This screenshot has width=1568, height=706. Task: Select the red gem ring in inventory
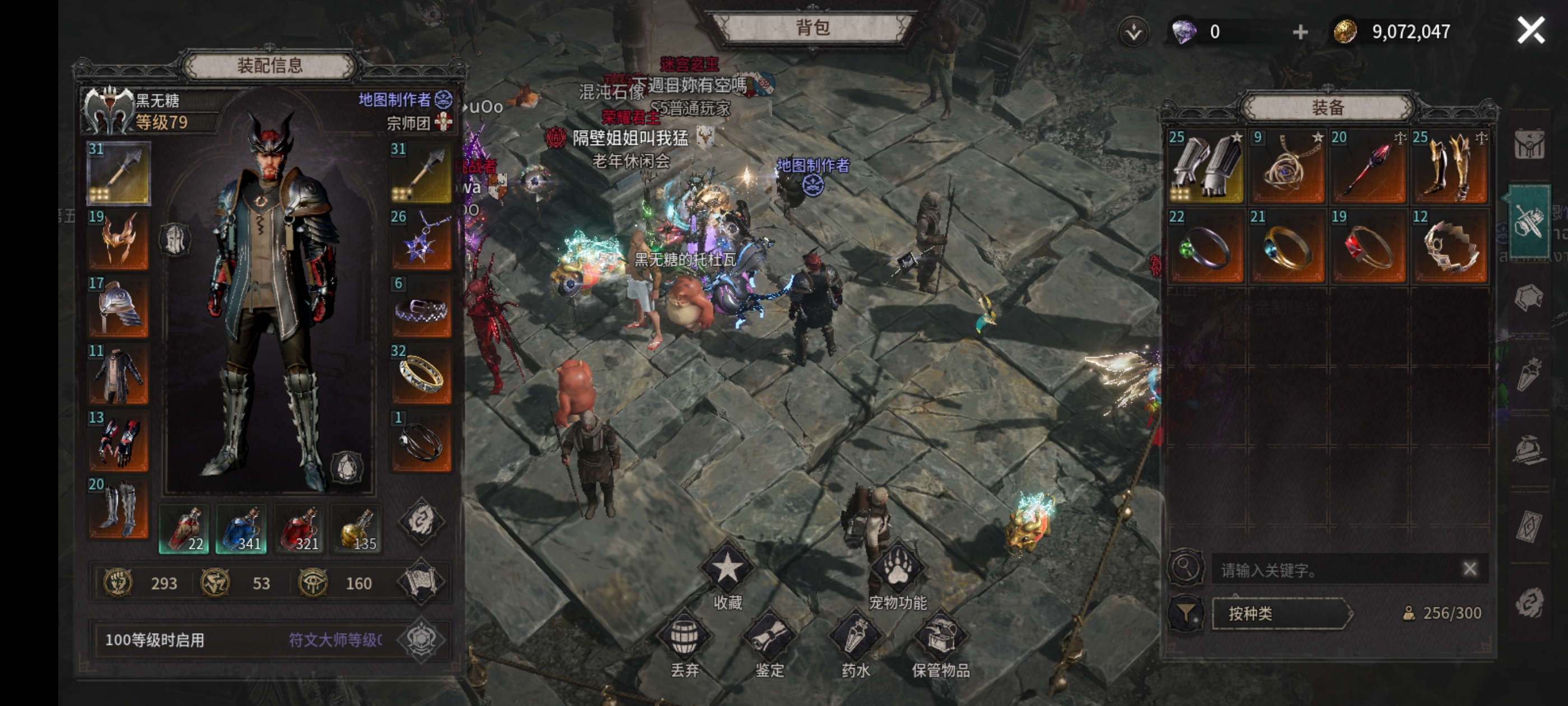1368,246
